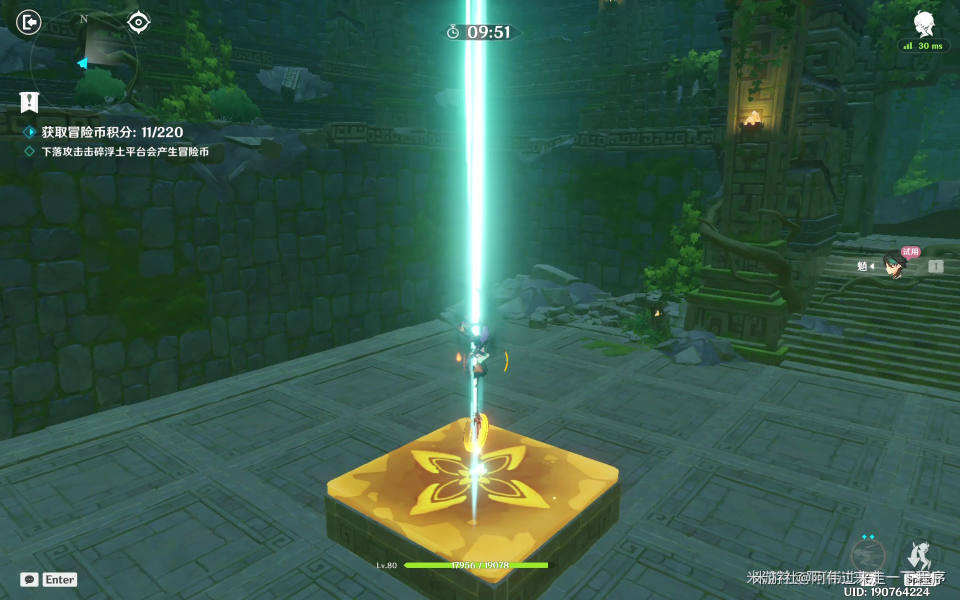Activate the faded elemental skill icon
960x600 pixels.
click(866, 556)
